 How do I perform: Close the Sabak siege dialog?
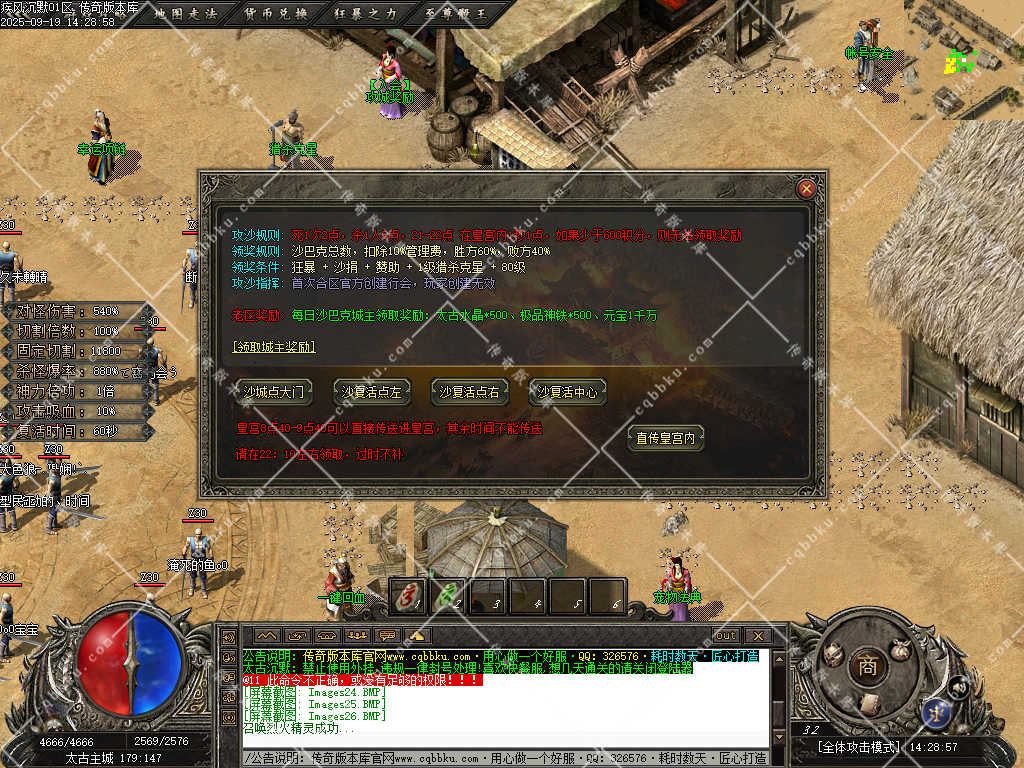pos(806,188)
